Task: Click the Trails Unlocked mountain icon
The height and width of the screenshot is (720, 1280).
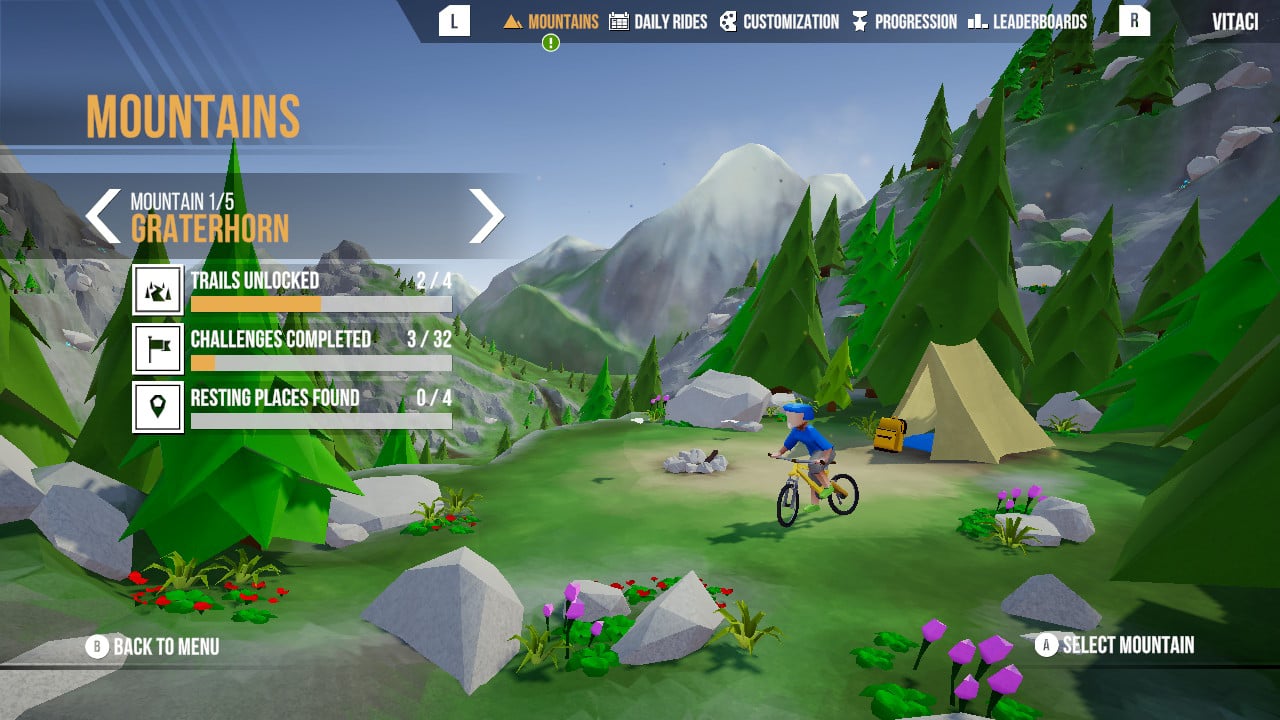Action: pyautogui.click(x=157, y=290)
